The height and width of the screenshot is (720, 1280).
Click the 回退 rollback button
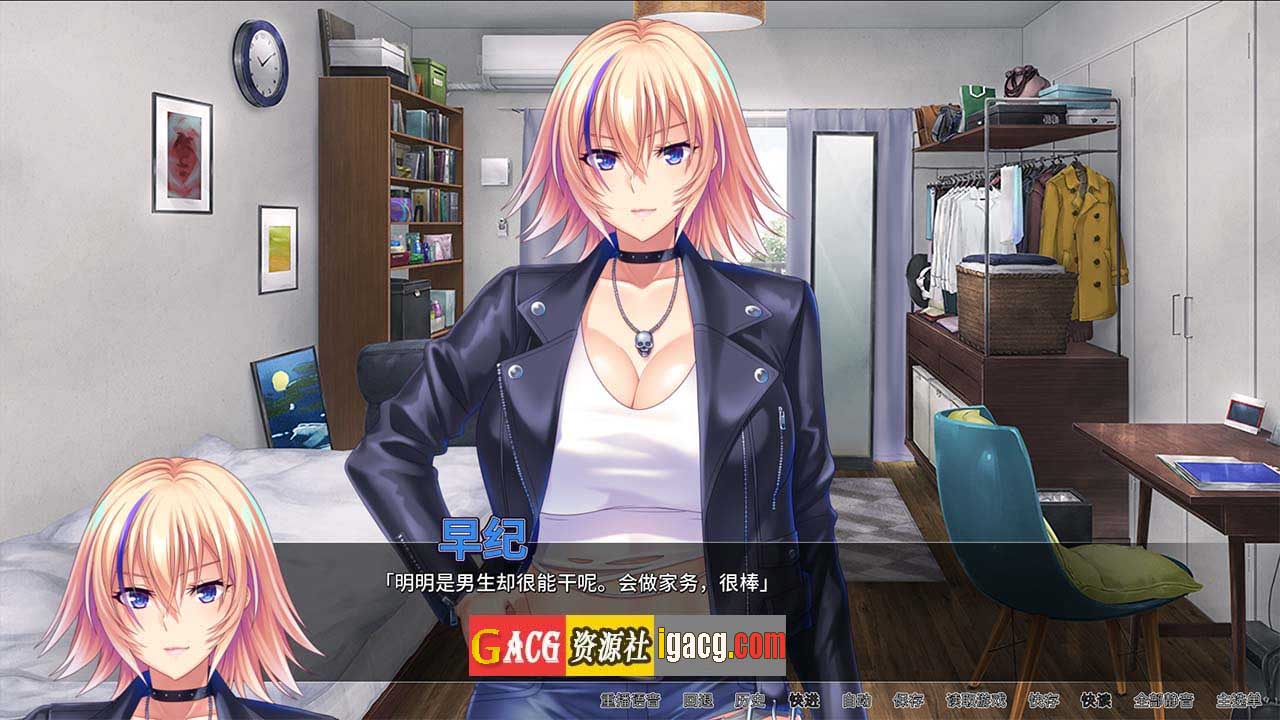pyautogui.click(x=696, y=700)
